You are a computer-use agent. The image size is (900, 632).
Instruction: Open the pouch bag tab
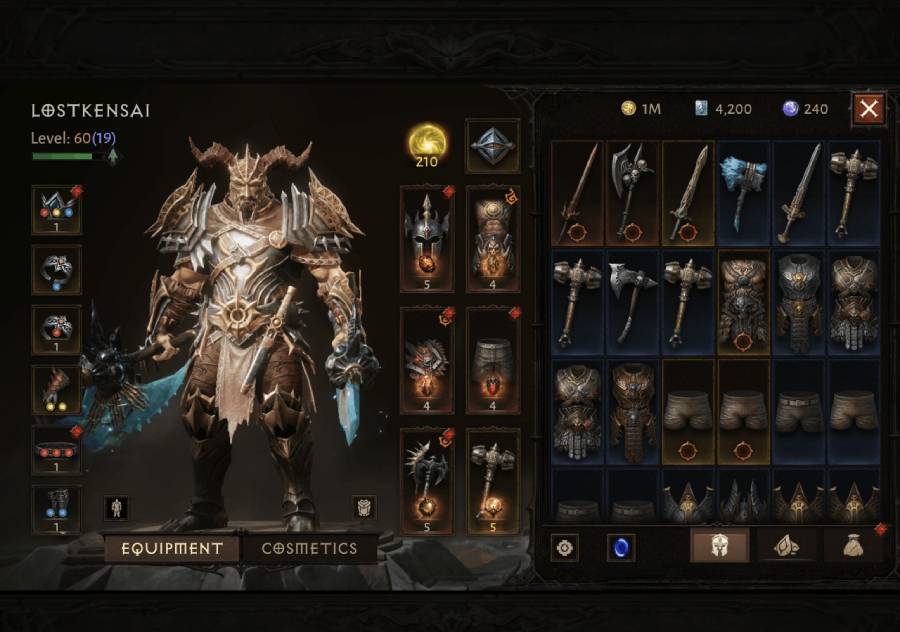coord(853,547)
